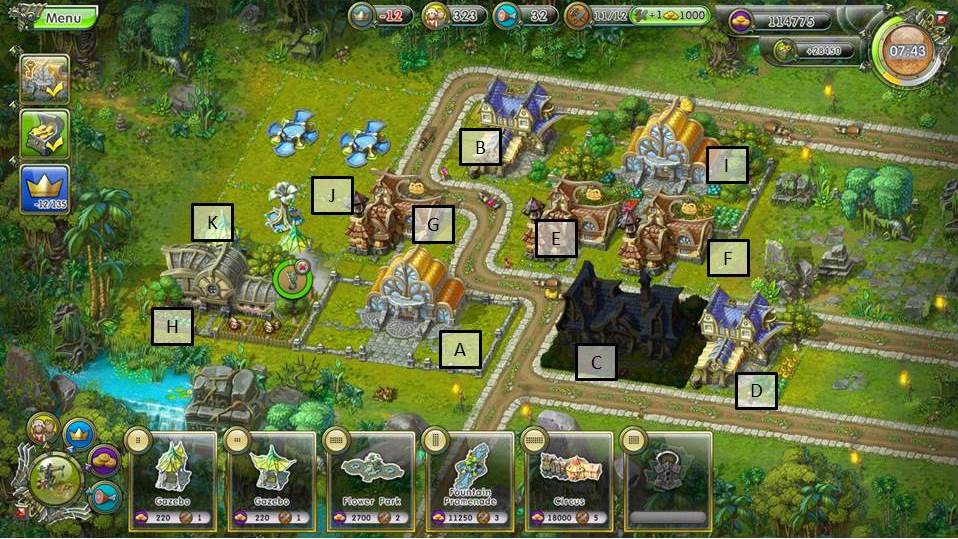The height and width of the screenshot is (539, 958).
Task: Choose the Circus building card
Action: point(567,476)
